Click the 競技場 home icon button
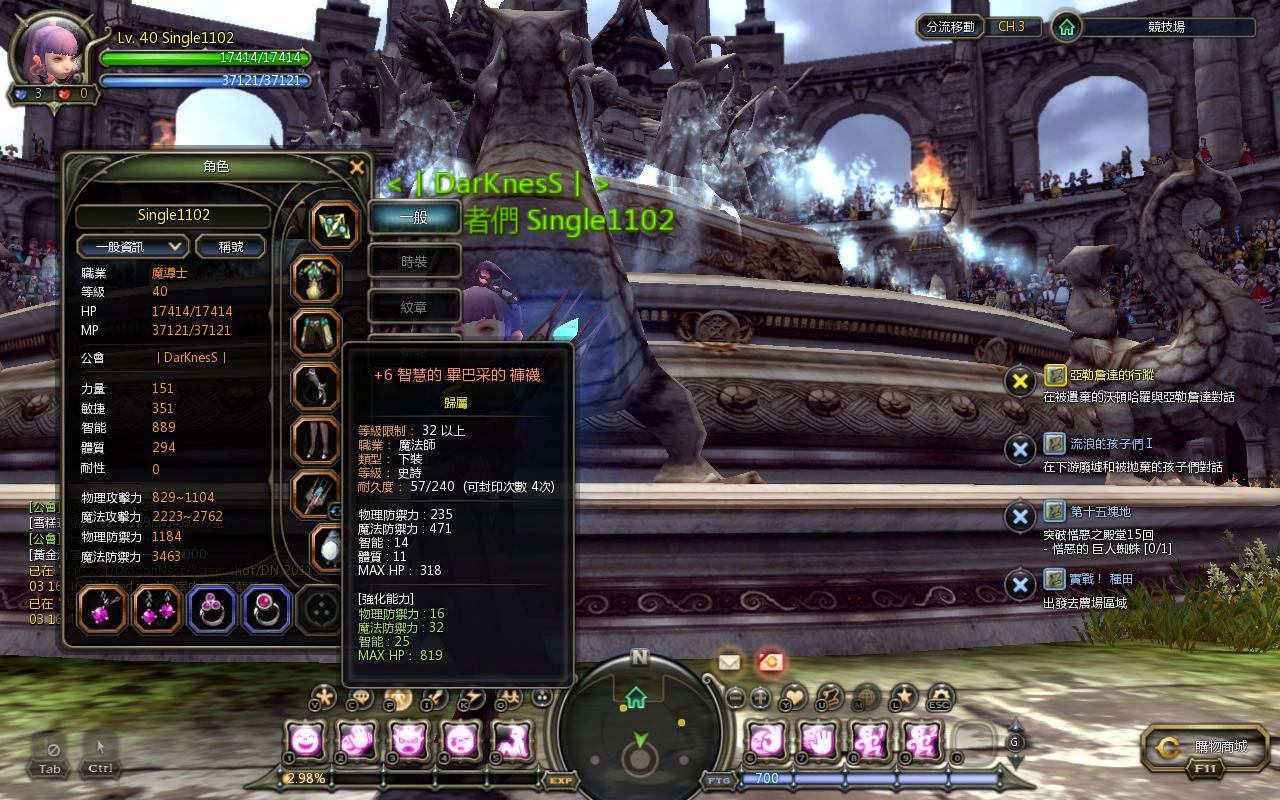The width and height of the screenshot is (1280, 800). [x=1067, y=27]
